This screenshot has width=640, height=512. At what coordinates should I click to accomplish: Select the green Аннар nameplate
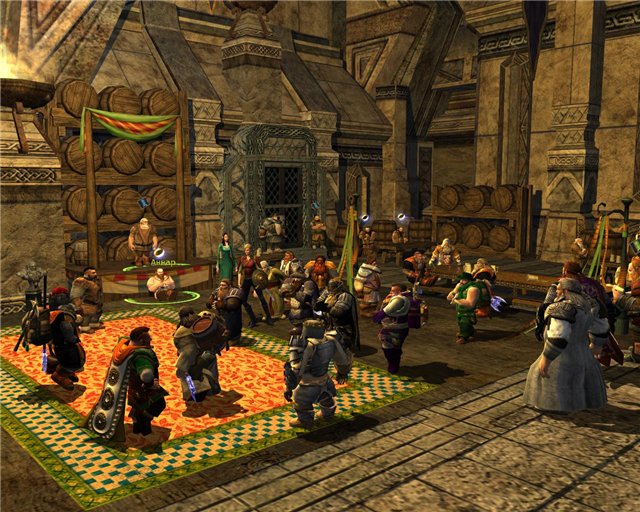[x=164, y=264]
